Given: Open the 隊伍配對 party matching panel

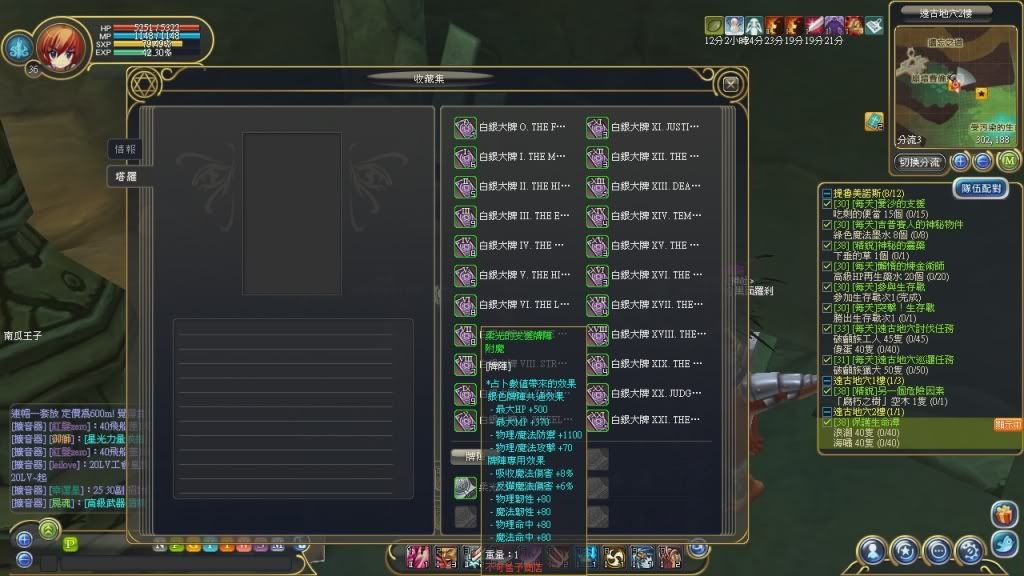Looking at the screenshot, I should tap(984, 188).
